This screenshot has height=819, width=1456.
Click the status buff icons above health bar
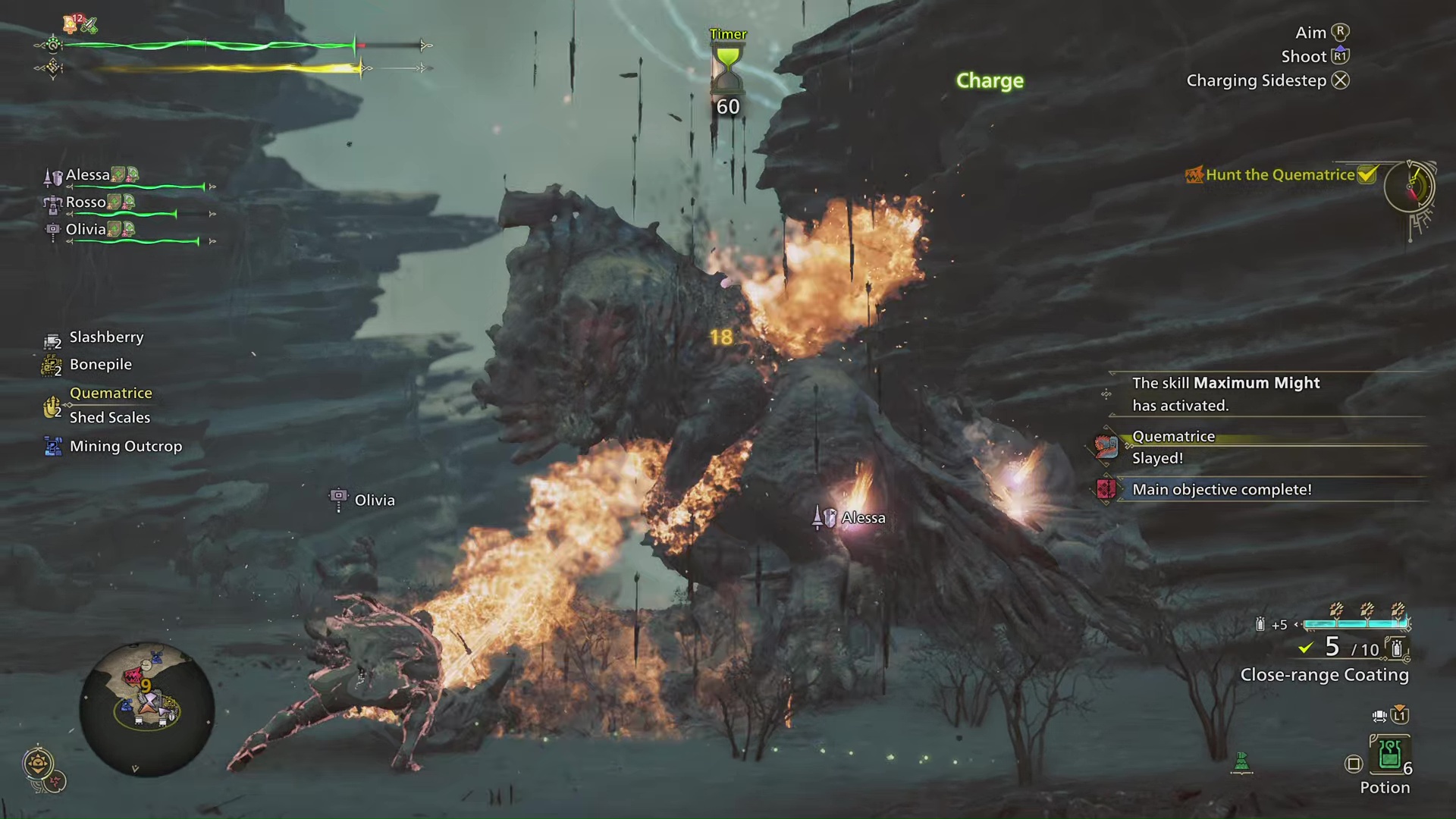click(x=80, y=24)
